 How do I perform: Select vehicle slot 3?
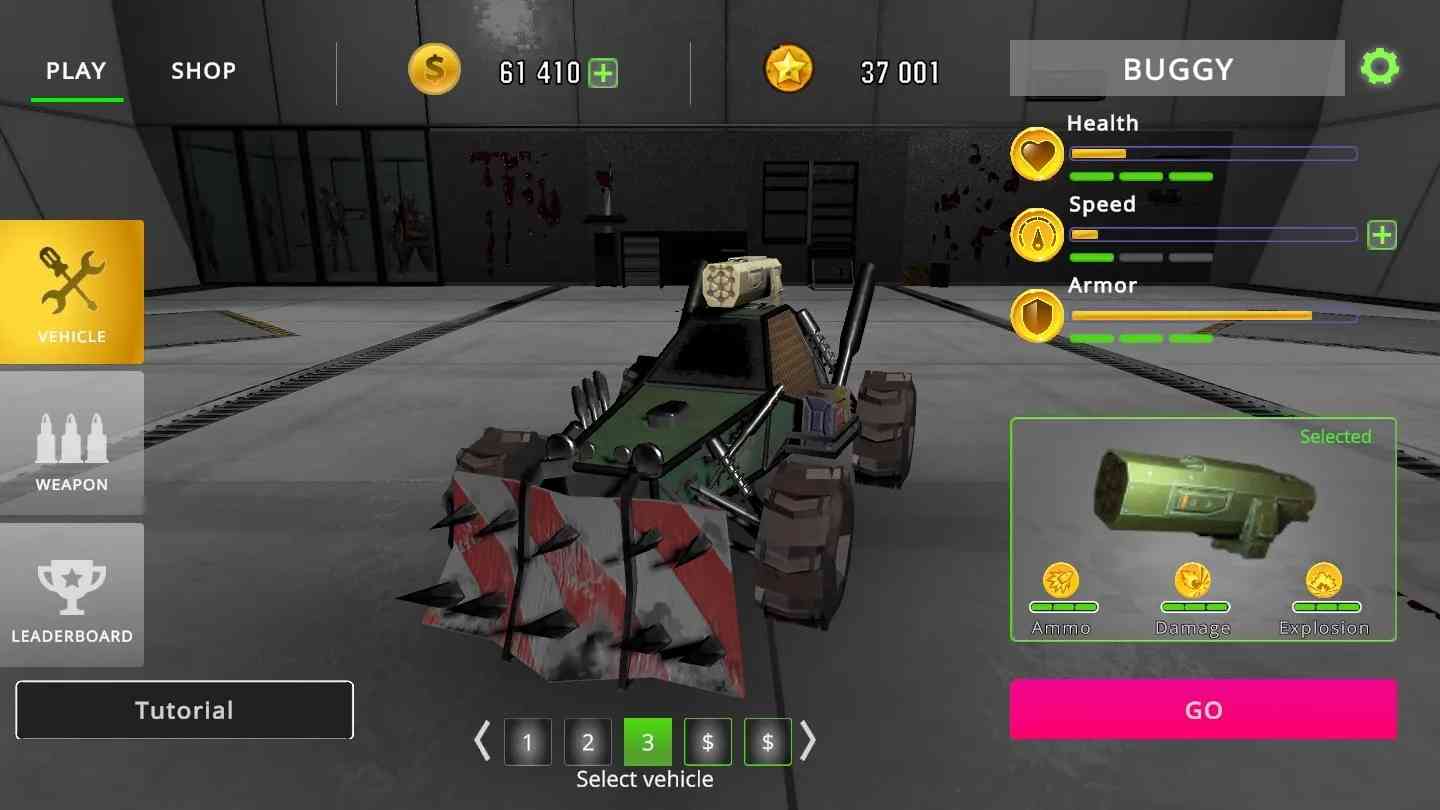[x=648, y=742]
